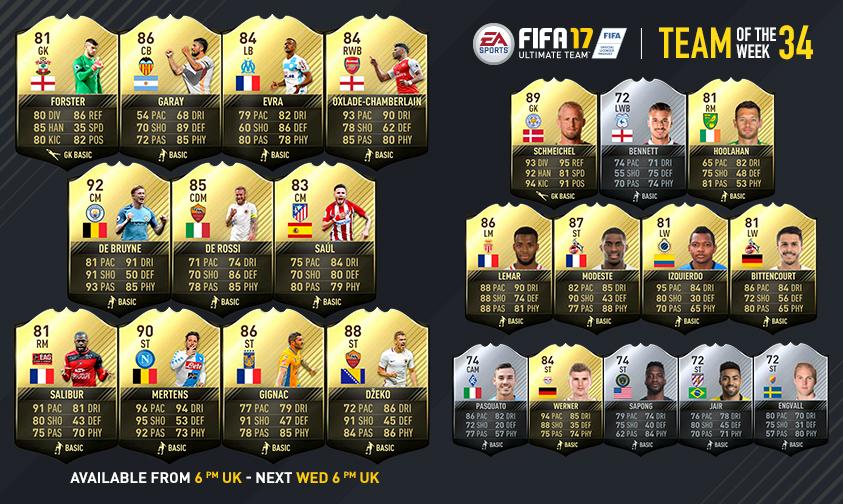This screenshot has width=843, height=504.
Task: Select the Oxlade-Chamberlain RWB card
Action: pos(362,85)
